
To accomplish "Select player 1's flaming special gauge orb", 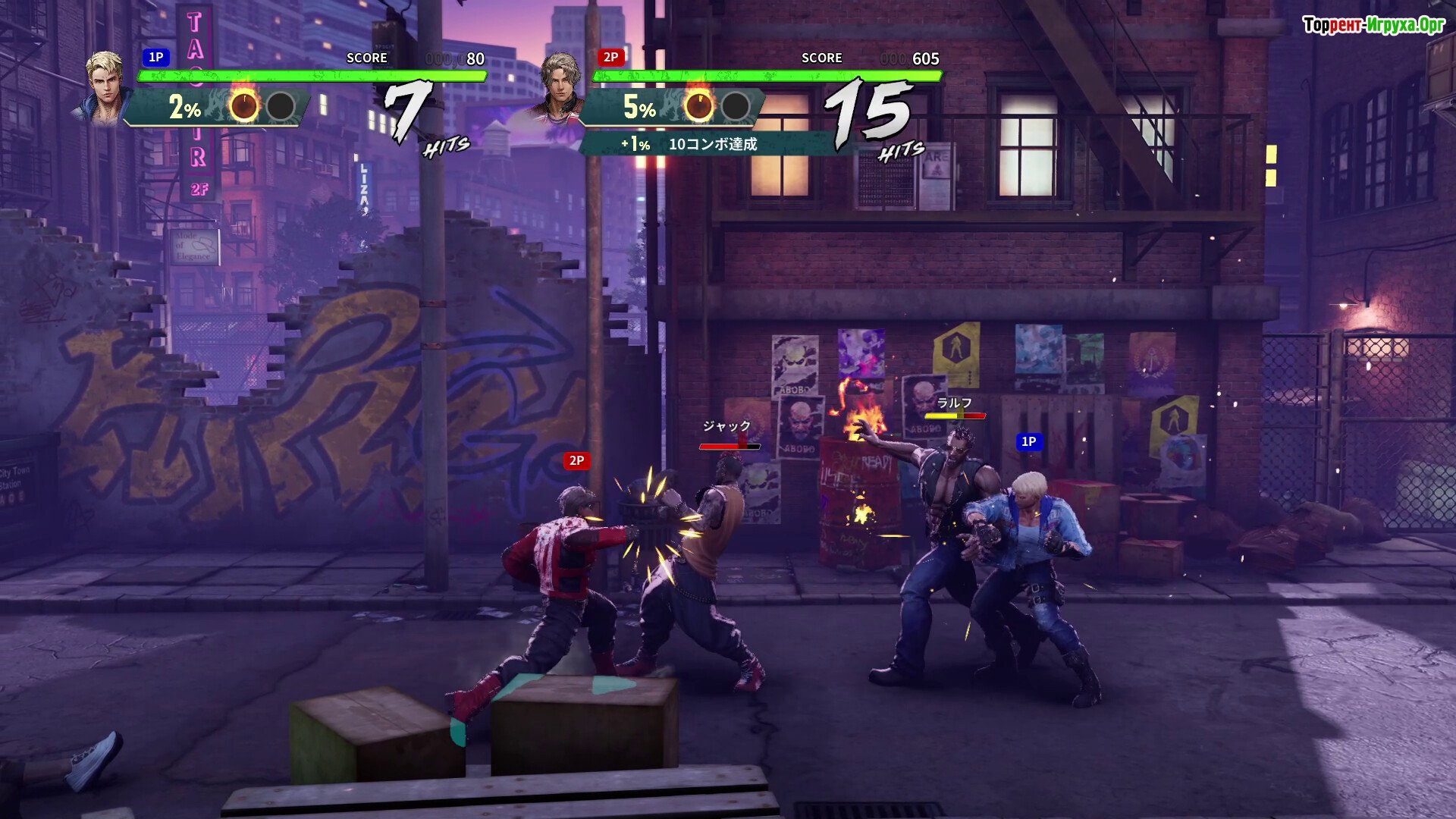I will click(x=244, y=106).
